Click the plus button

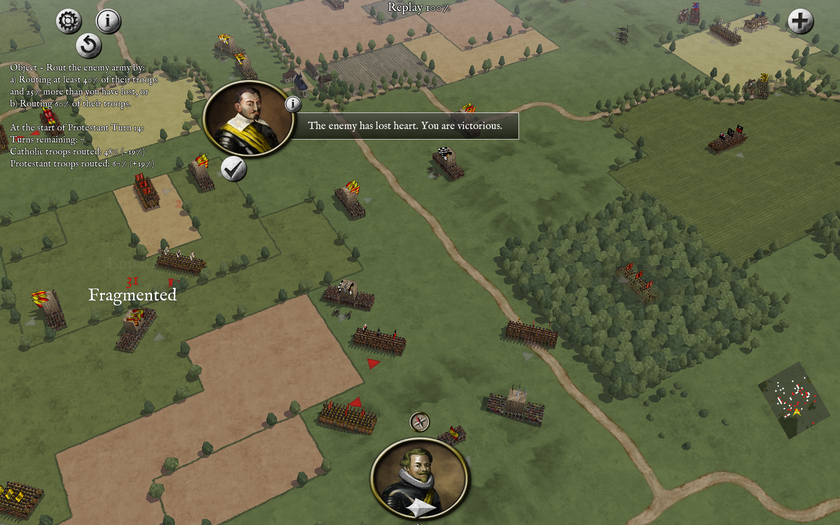pyautogui.click(x=800, y=20)
